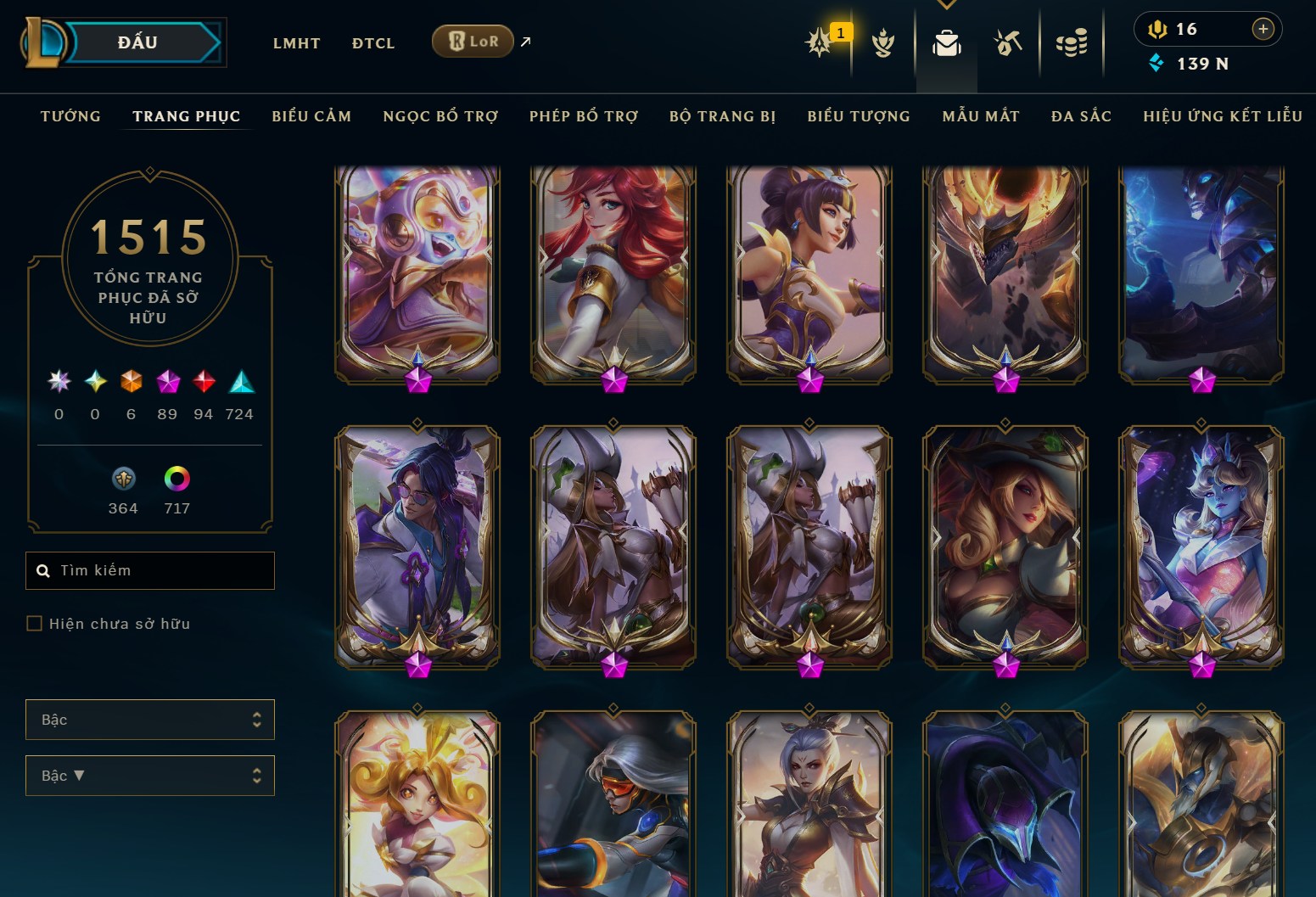1316x897 pixels.
Task: Click the plus icon to purchase more RP
Action: point(1263,28)
